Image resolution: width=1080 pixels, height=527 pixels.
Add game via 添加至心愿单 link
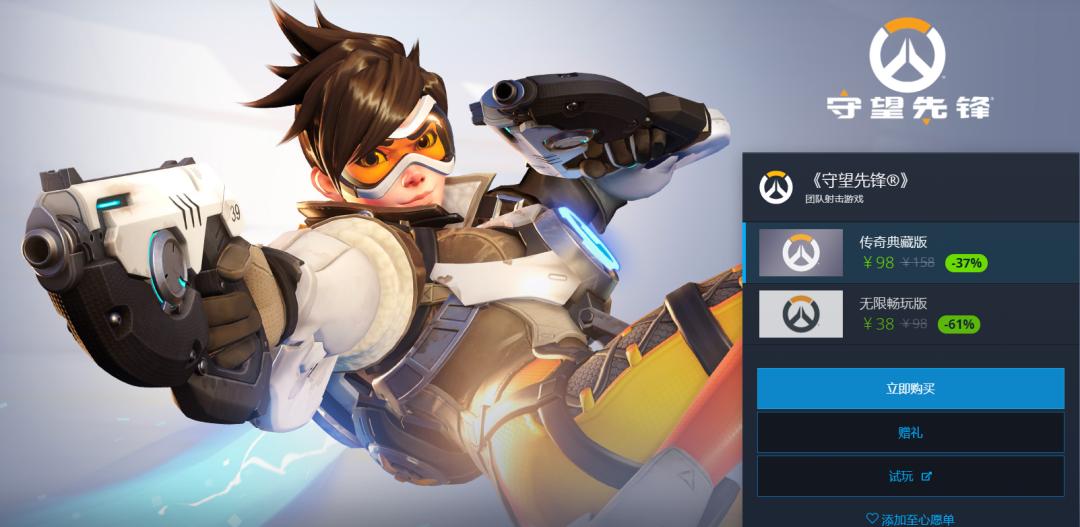(910, 519)
